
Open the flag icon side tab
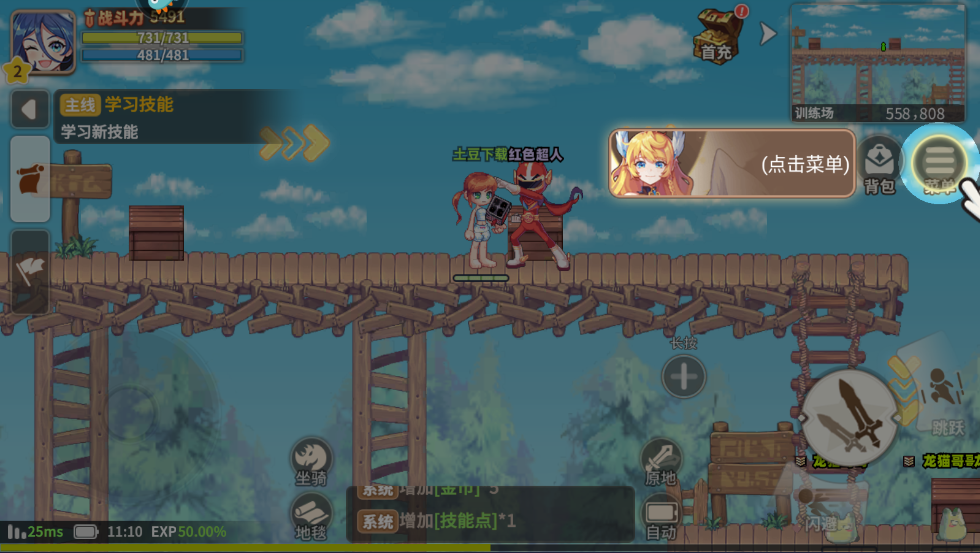click(x=30, y=268)
